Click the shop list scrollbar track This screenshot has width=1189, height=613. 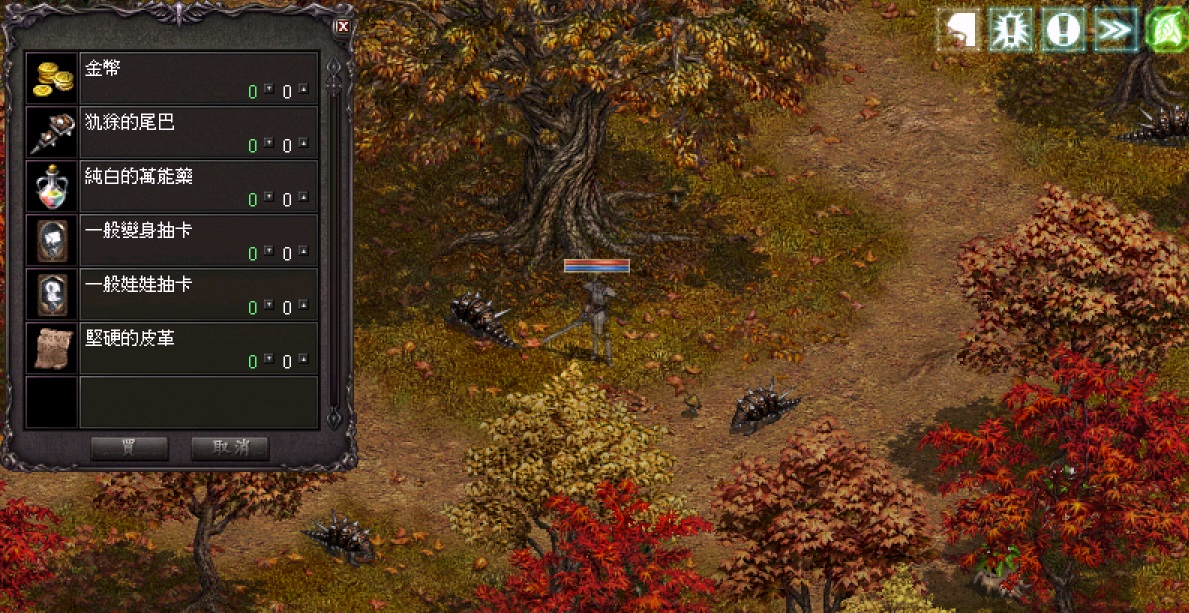(x=335, y=250)
